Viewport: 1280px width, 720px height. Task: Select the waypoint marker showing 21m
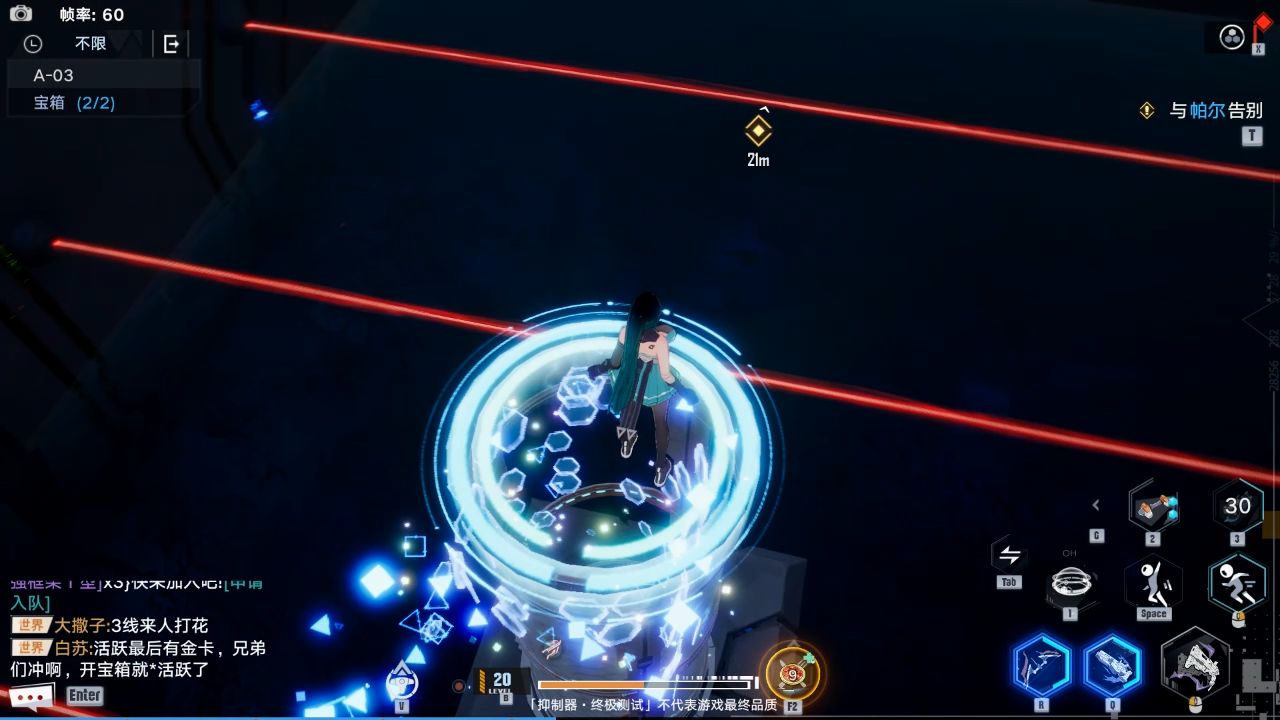click(759, 131)
